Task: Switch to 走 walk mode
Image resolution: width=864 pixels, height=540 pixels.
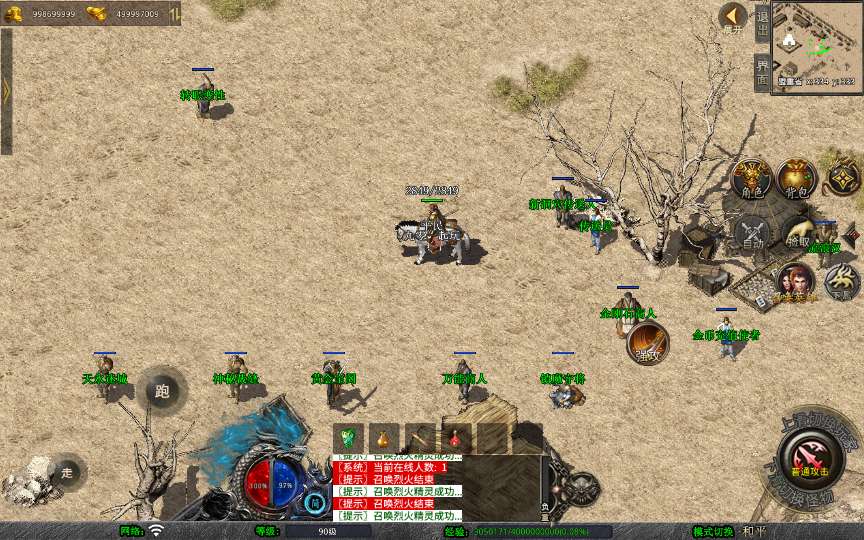Action: [x=67, y=473]
